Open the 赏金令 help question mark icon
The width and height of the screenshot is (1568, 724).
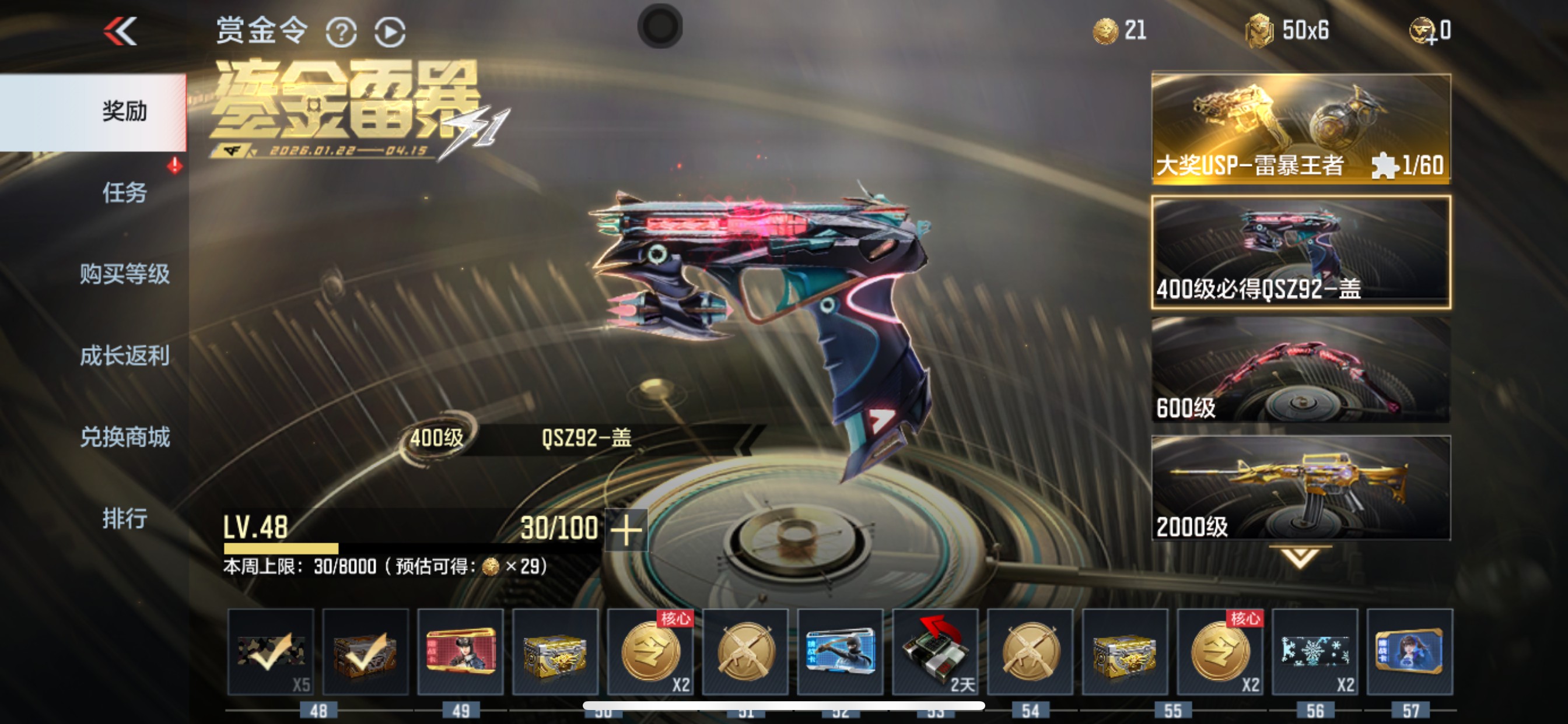pyautogui.click(x=342, y=31)
